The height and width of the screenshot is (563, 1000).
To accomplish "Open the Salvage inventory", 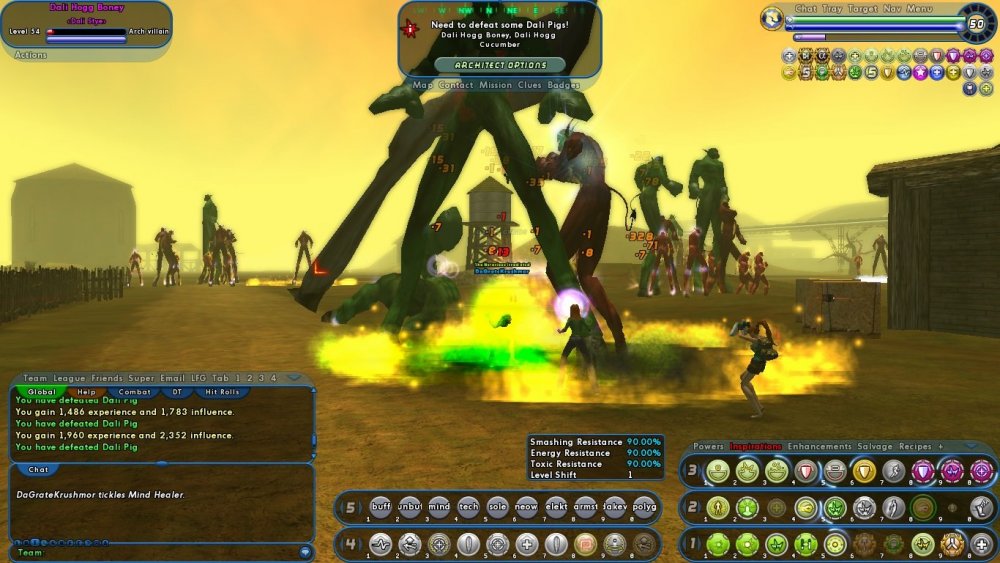I will (x=875, y=446).
